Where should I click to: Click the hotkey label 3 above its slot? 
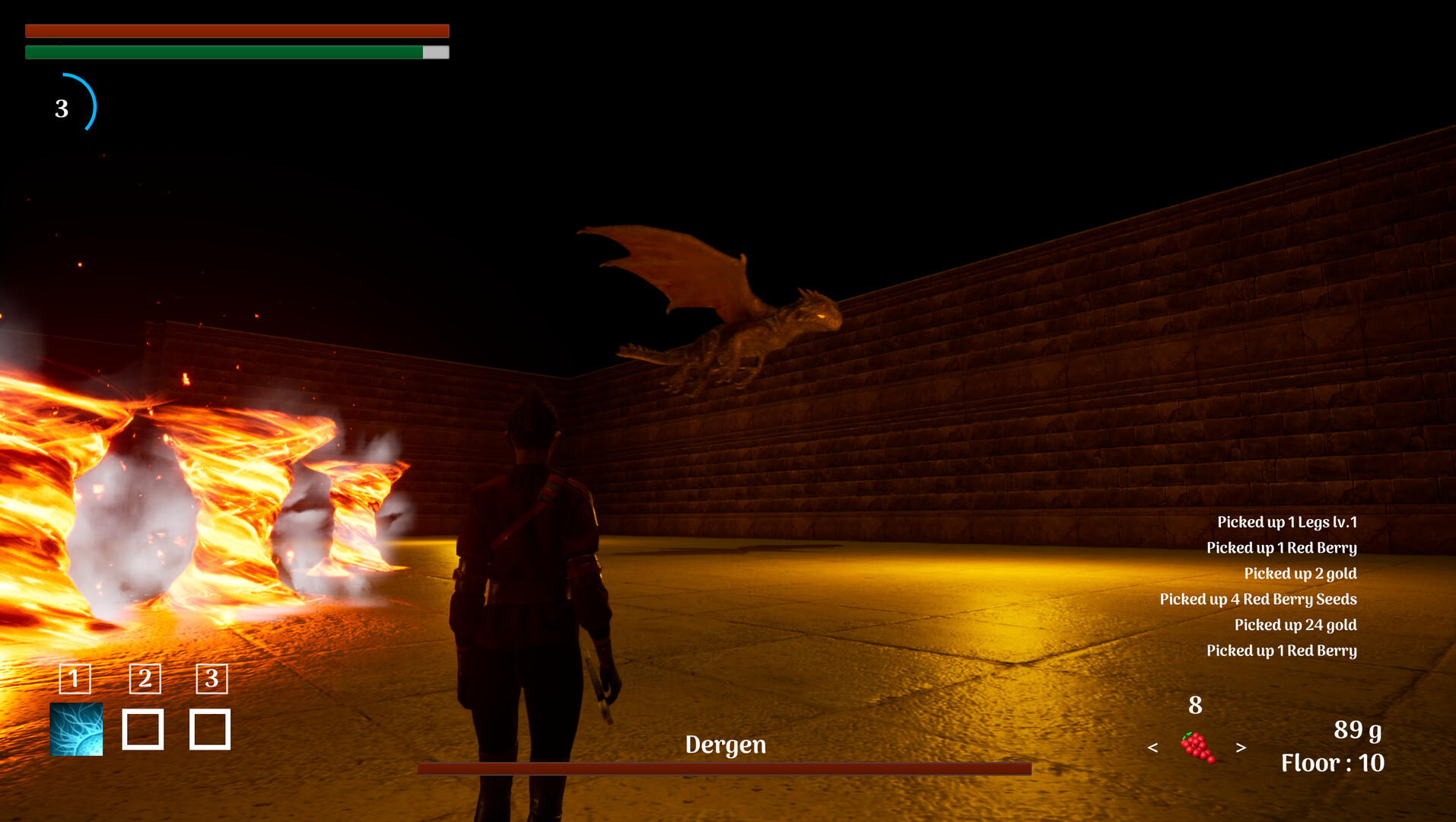point(211,680)
